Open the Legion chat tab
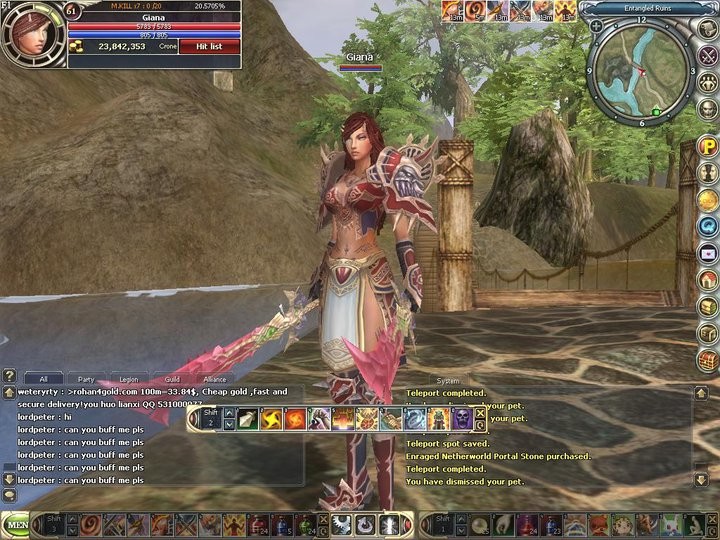The image size is (720, 540). coord(129,379)
